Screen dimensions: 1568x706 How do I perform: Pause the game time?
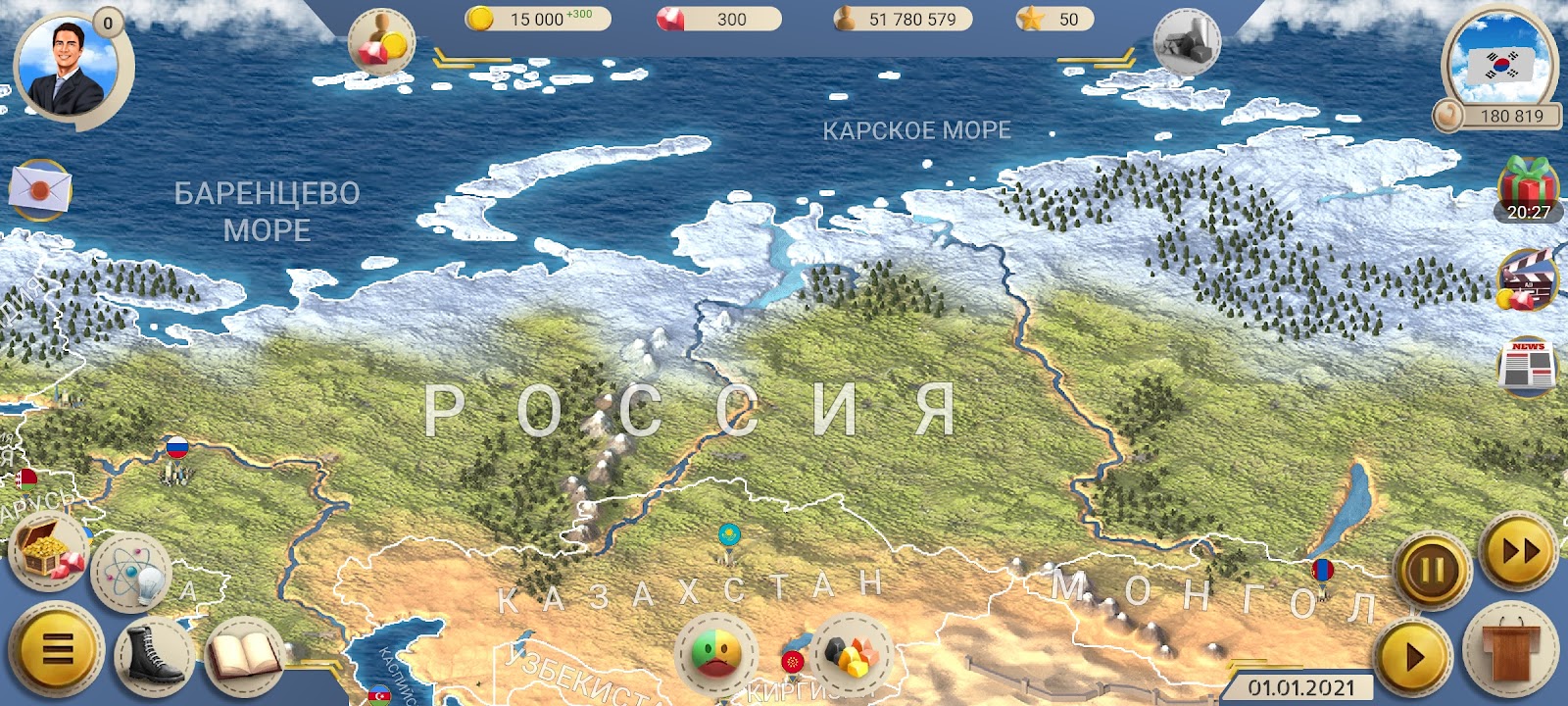click(x=1432, y=570)
